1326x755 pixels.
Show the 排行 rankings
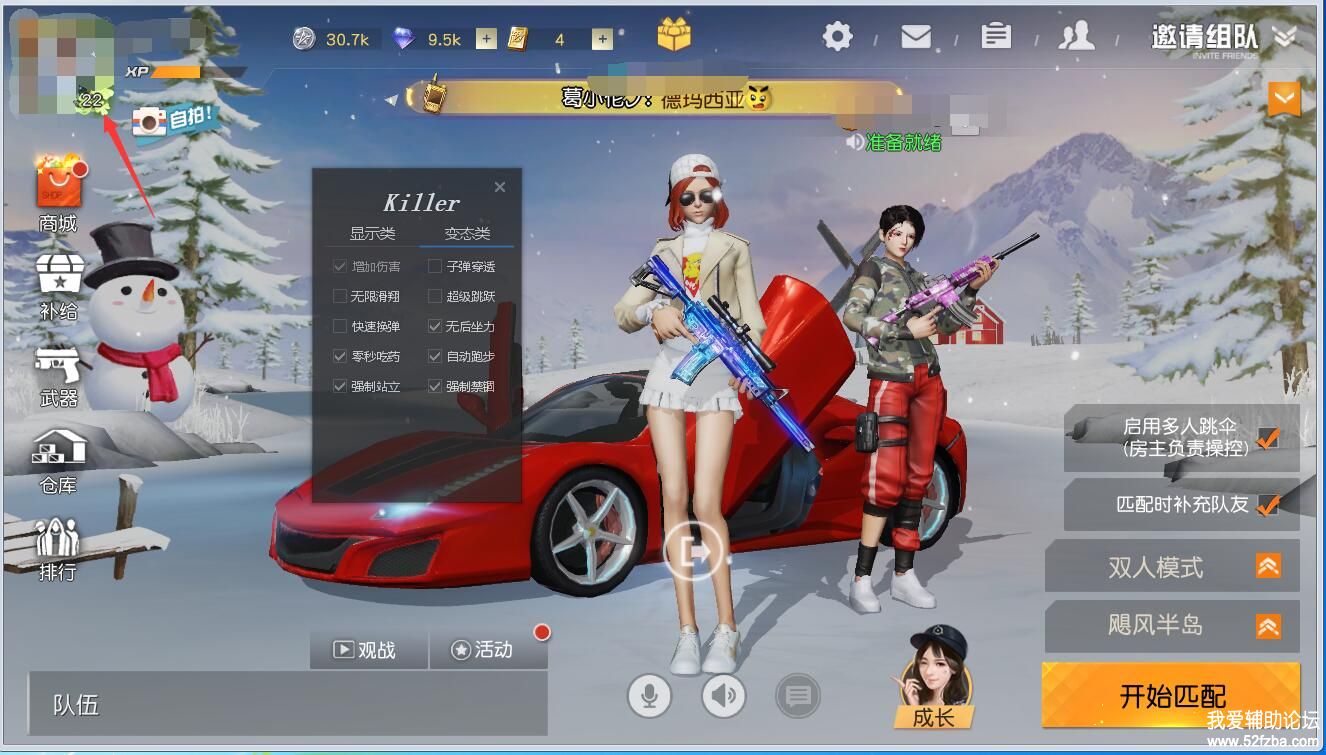pos(58,548)
